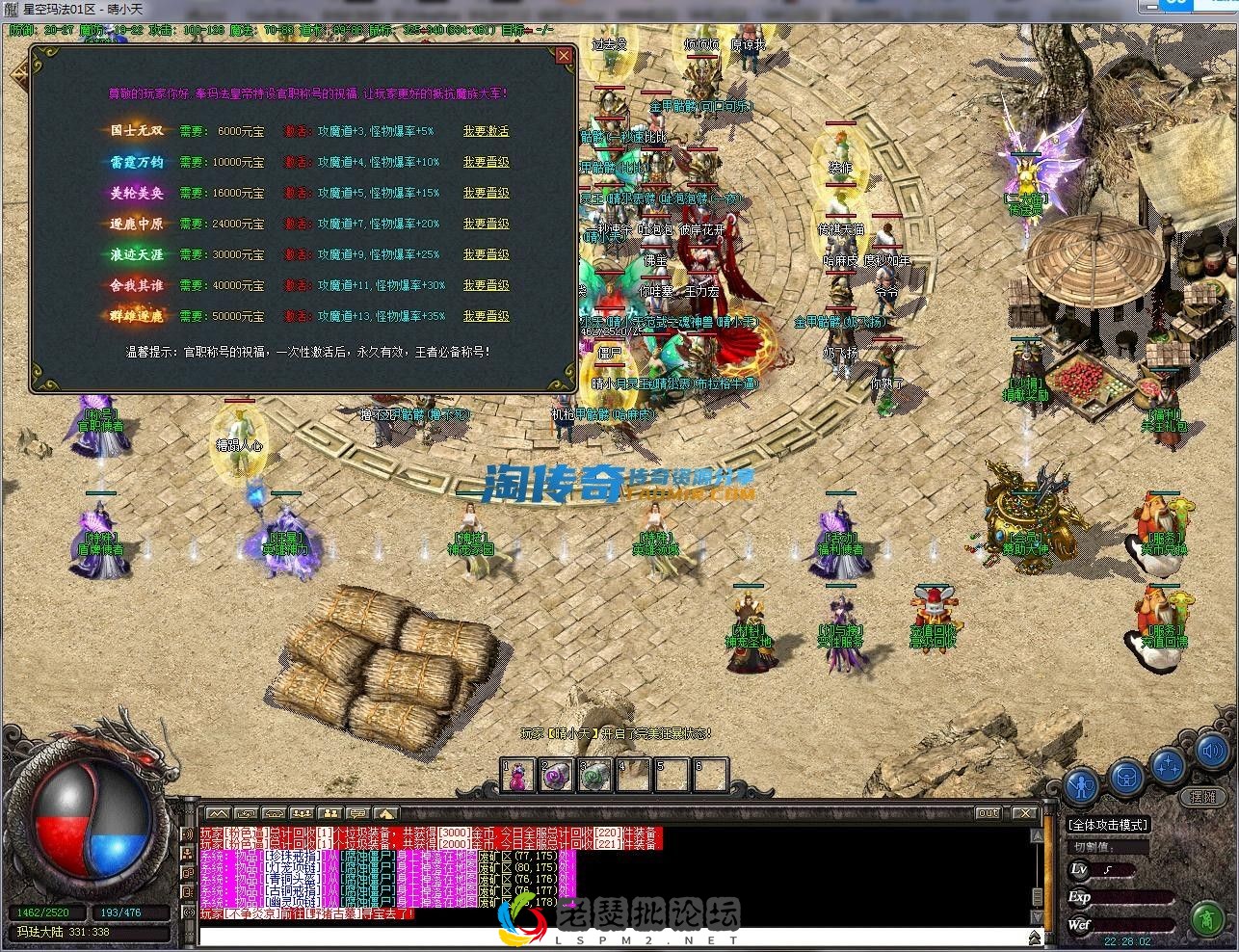The height and width of the screenshot is (952, 1239).
Task: Use the health potion in quickslot 1
Action: pos(516,775)
